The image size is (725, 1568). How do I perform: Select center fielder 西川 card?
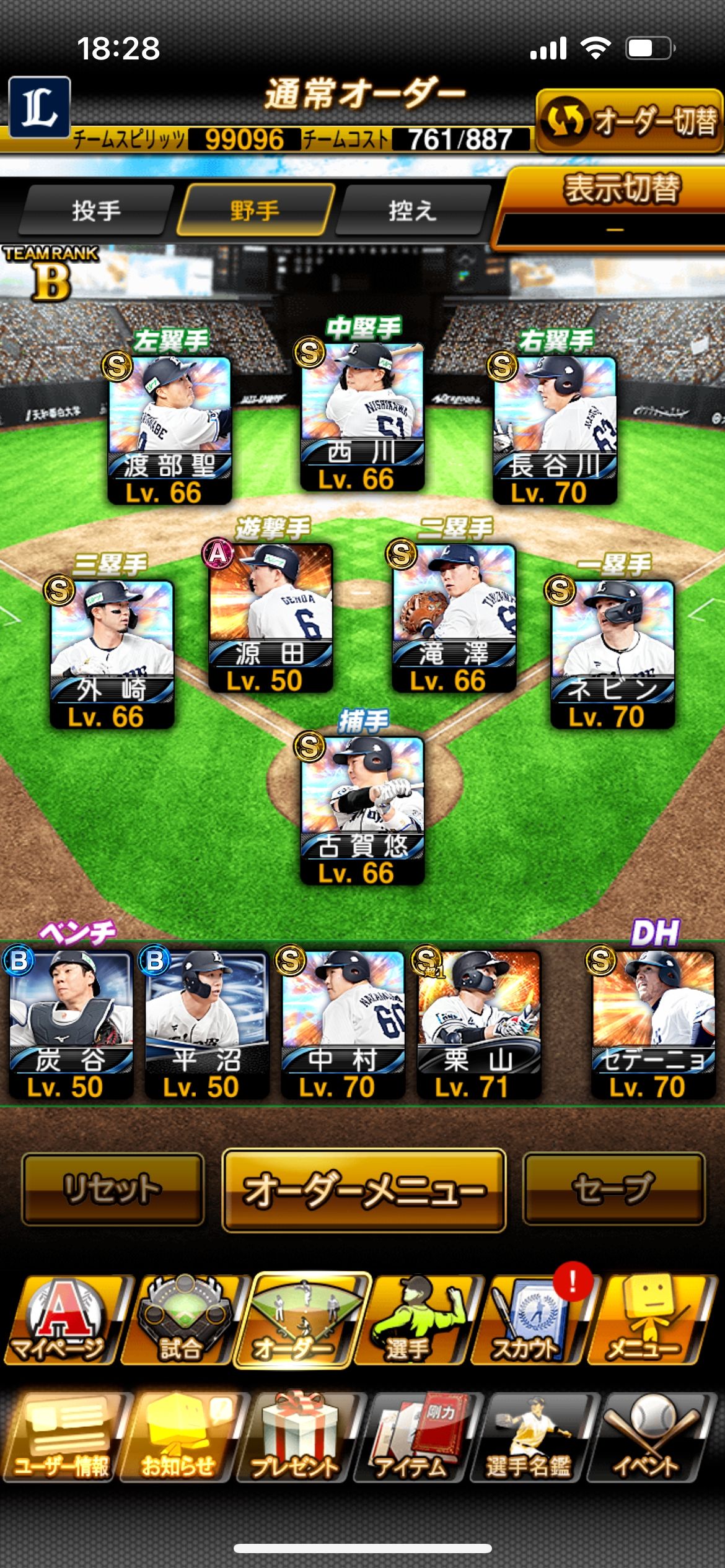(x=362, y=415)
